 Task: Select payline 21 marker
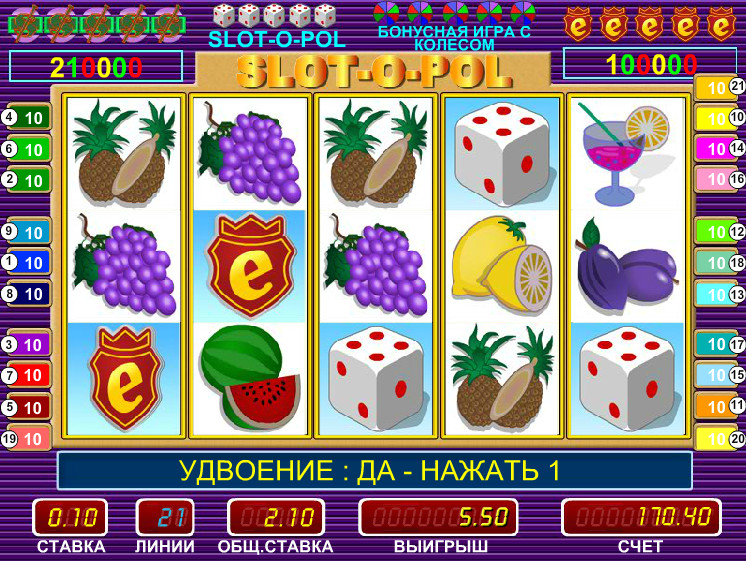pos(721,88)
